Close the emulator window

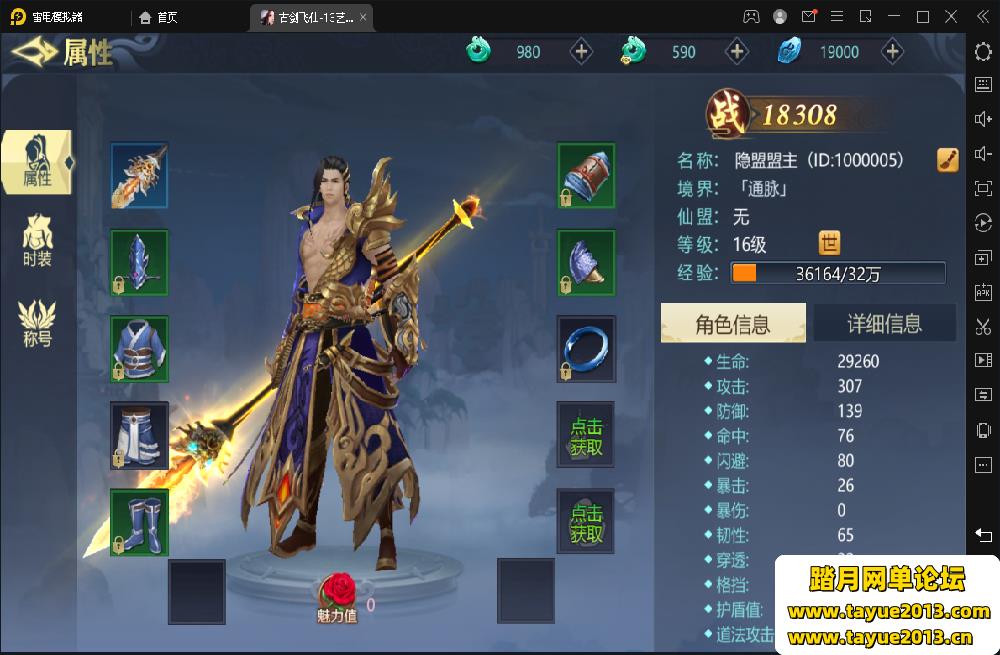pos(952,17)
